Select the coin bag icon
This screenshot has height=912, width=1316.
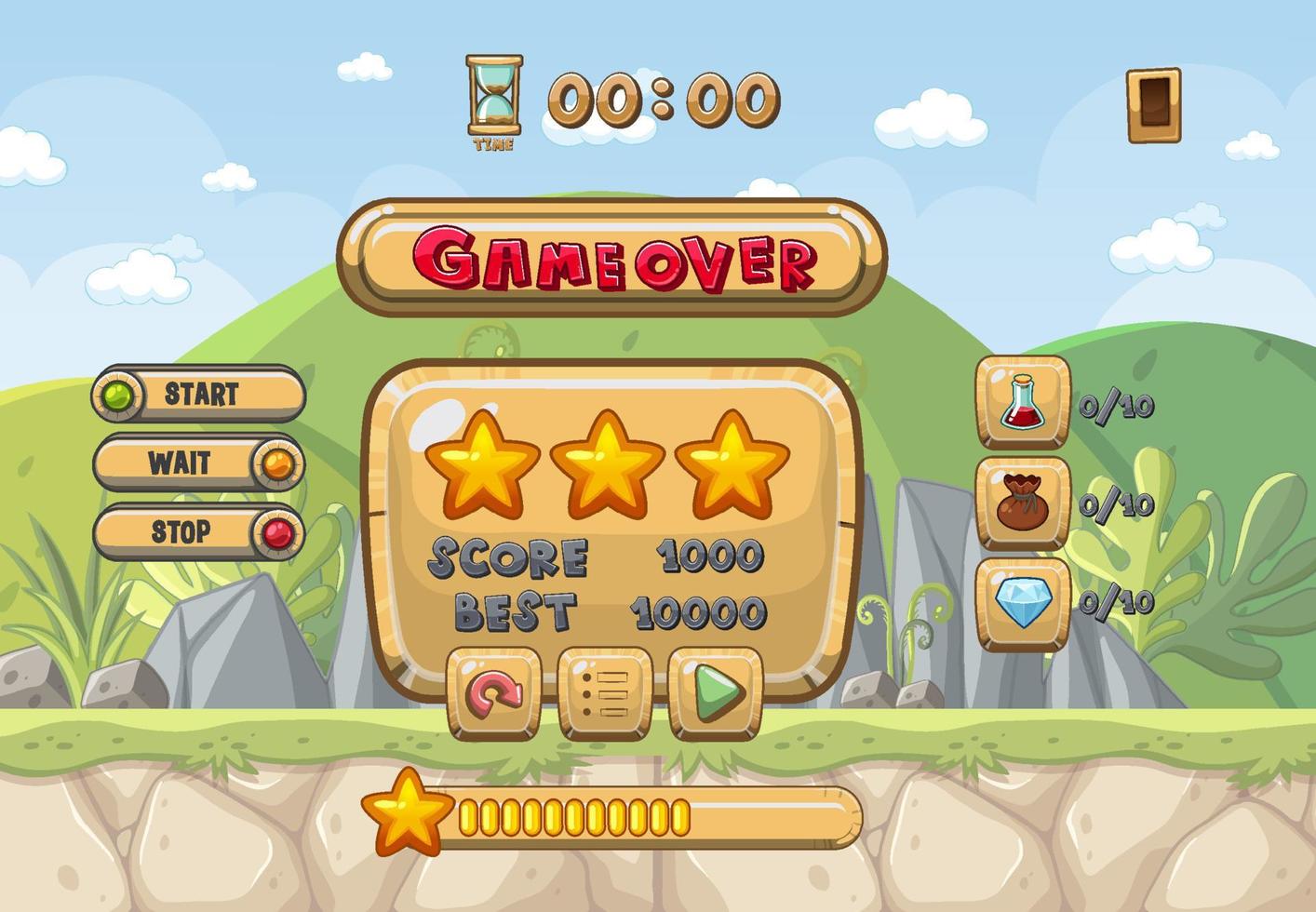(1020, 504)
